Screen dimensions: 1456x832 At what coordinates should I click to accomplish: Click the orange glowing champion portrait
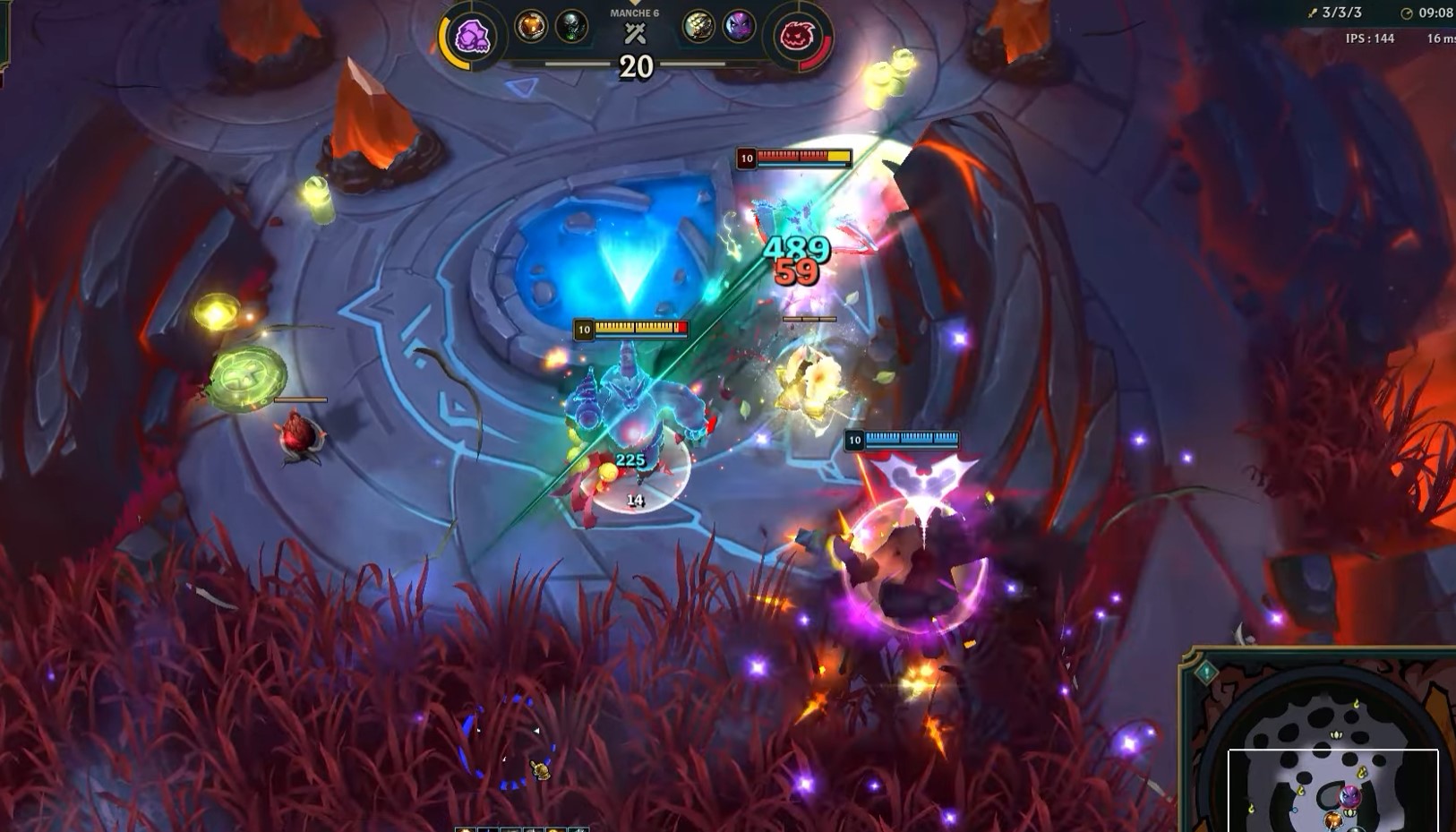pos(531,27)
